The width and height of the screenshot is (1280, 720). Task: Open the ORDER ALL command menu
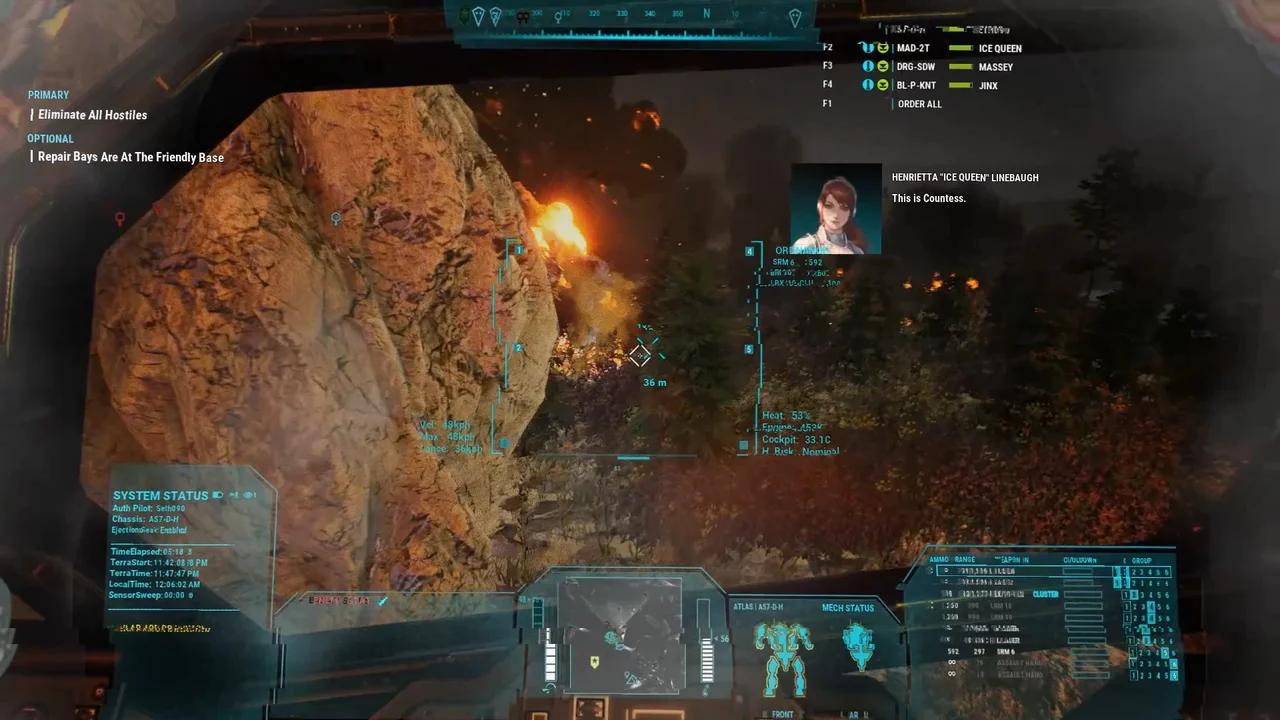(x=920, y=103)
